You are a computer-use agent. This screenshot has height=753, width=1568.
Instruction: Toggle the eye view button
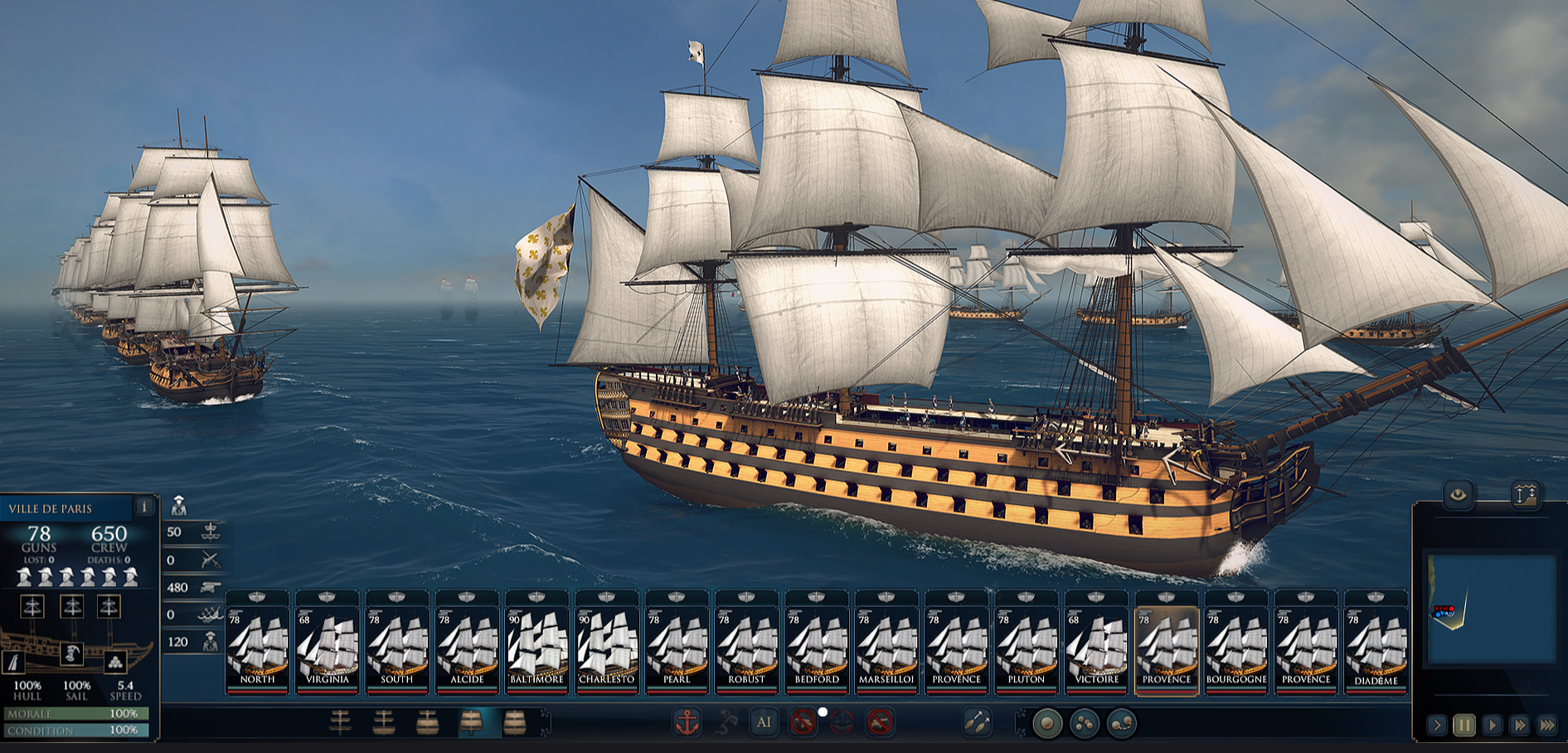click(x=1458, y=496)
